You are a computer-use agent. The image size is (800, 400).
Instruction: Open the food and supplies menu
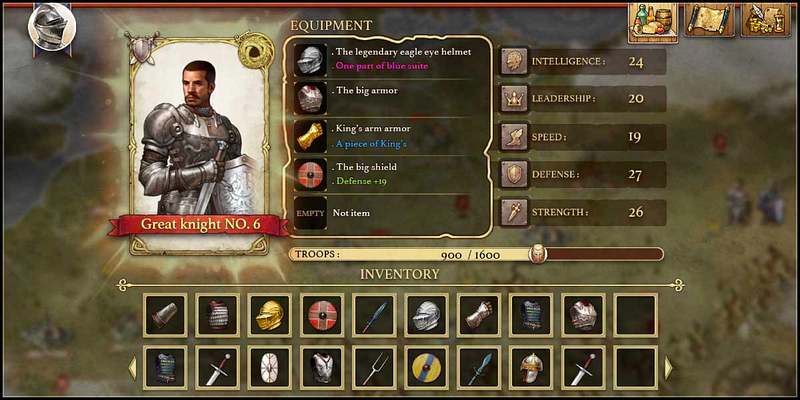click(653, 20)
